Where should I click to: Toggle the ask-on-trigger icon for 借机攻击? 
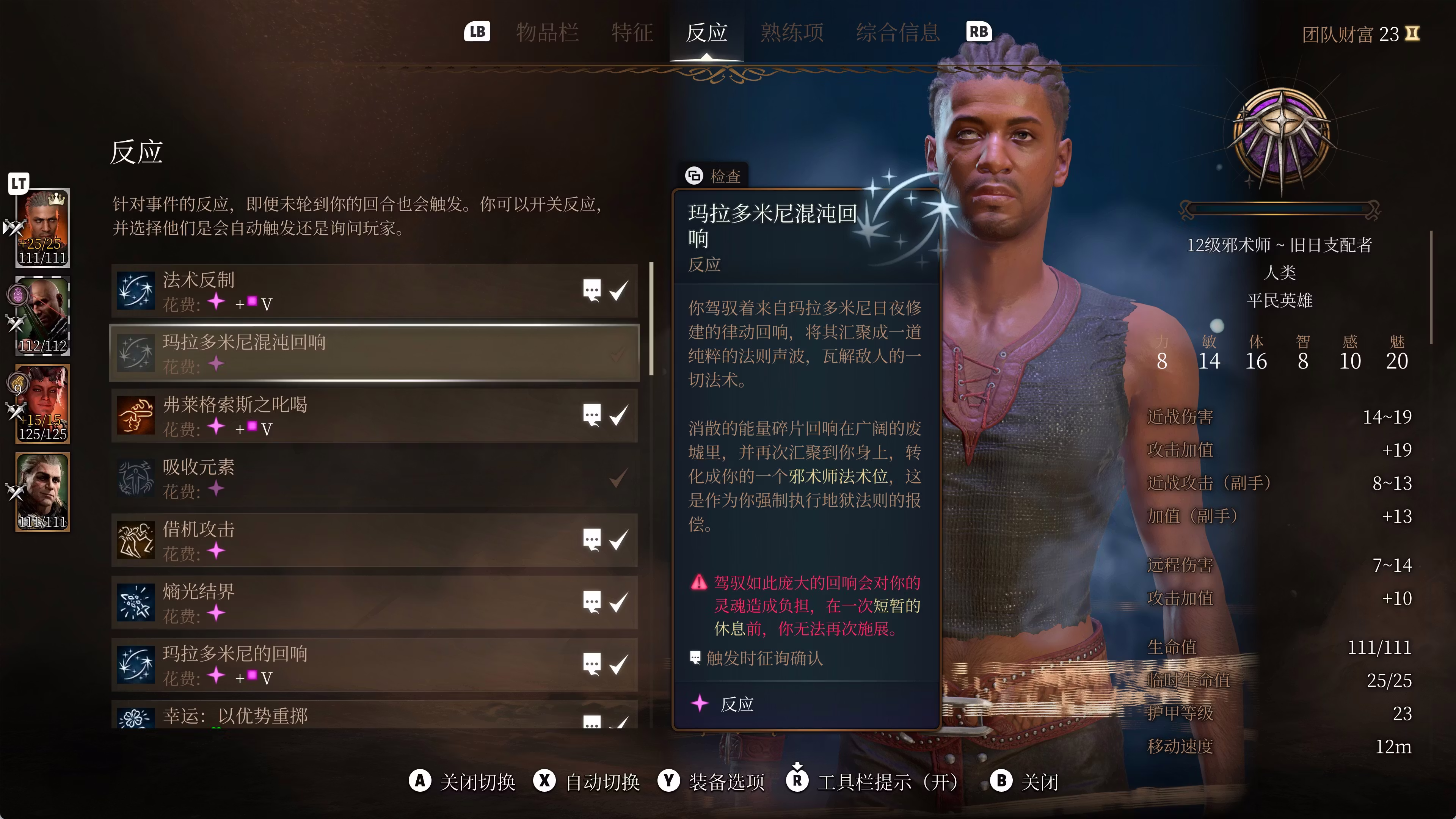click(x=592, y=540)
